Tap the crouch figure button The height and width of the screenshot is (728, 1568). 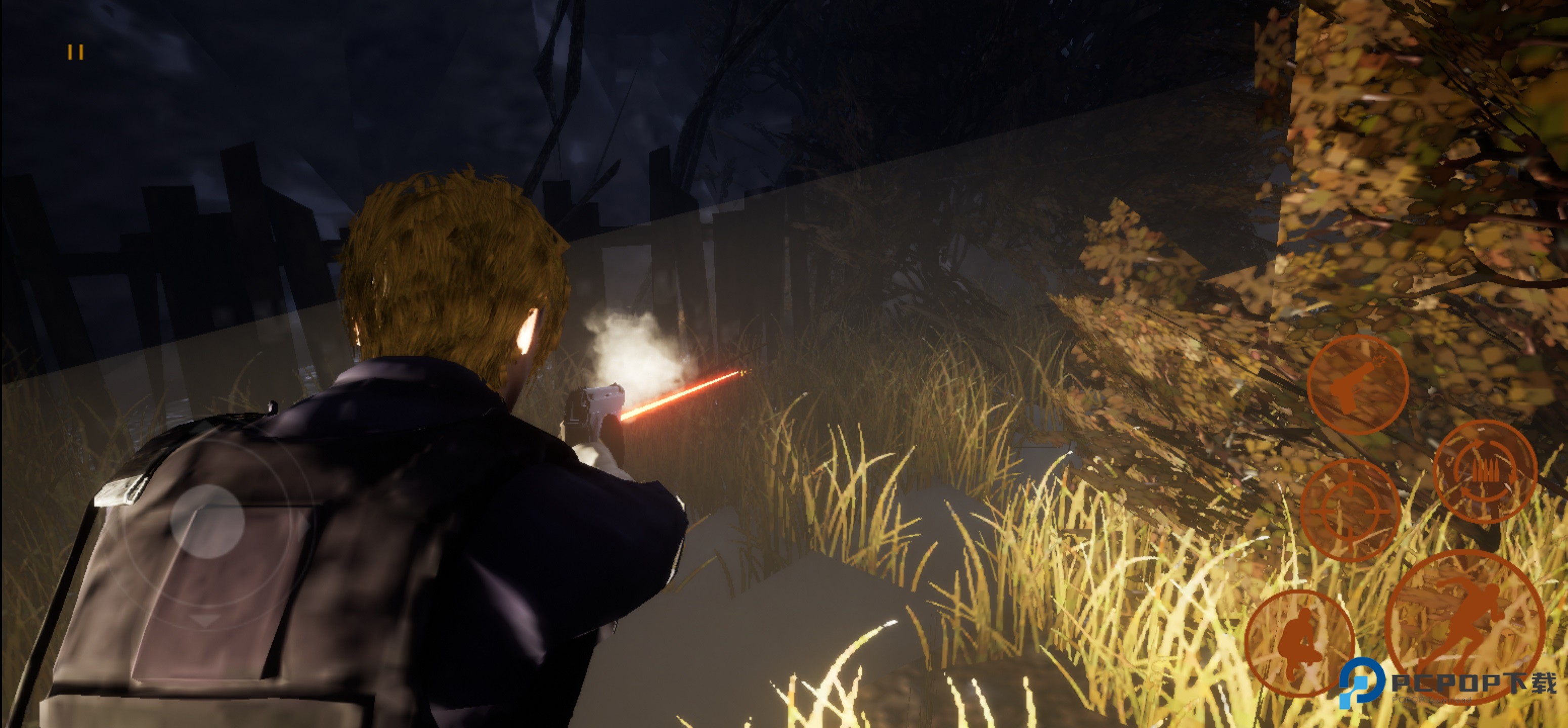(1299, 643)
